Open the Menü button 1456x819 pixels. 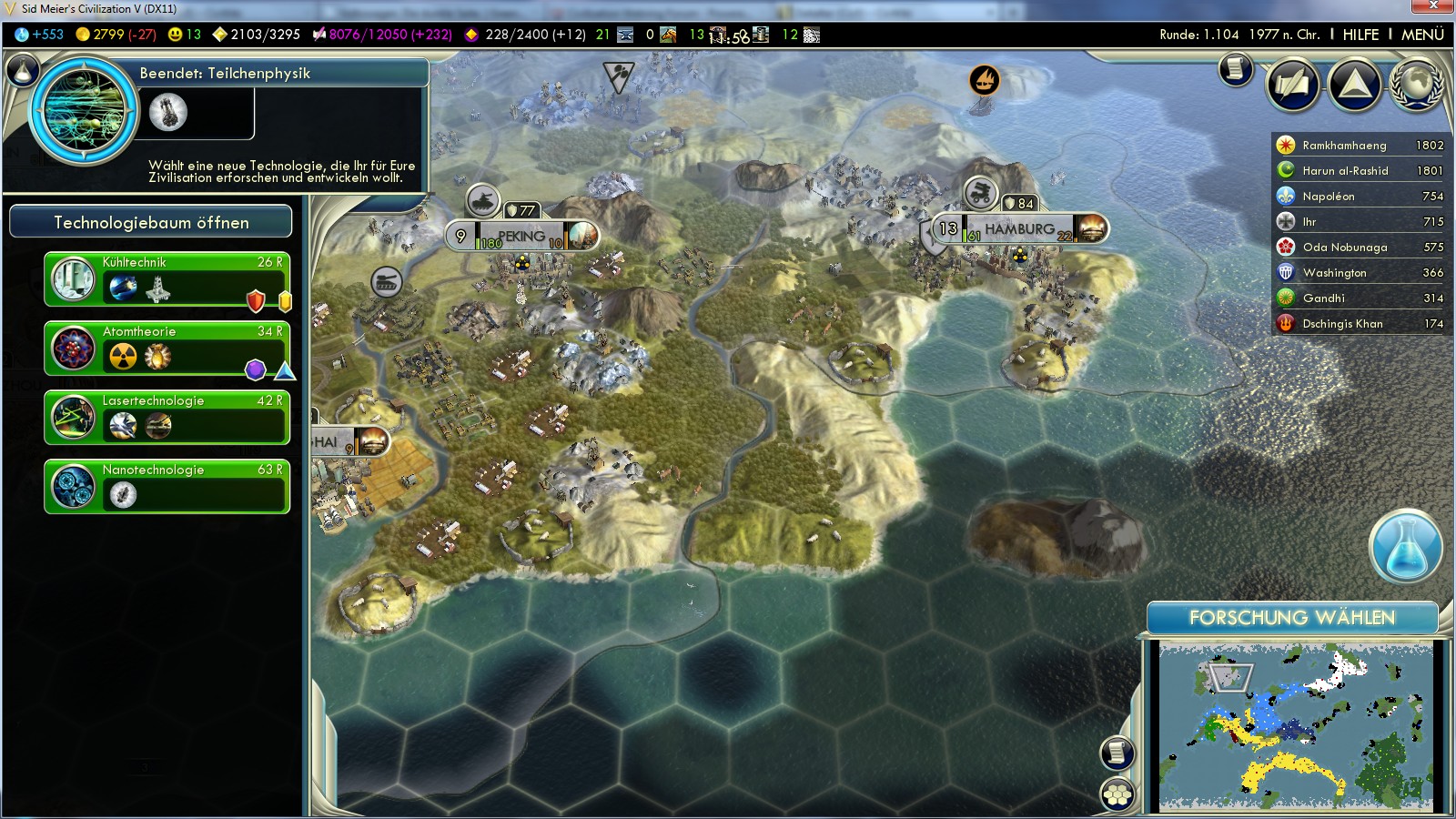pos(1422,35)
